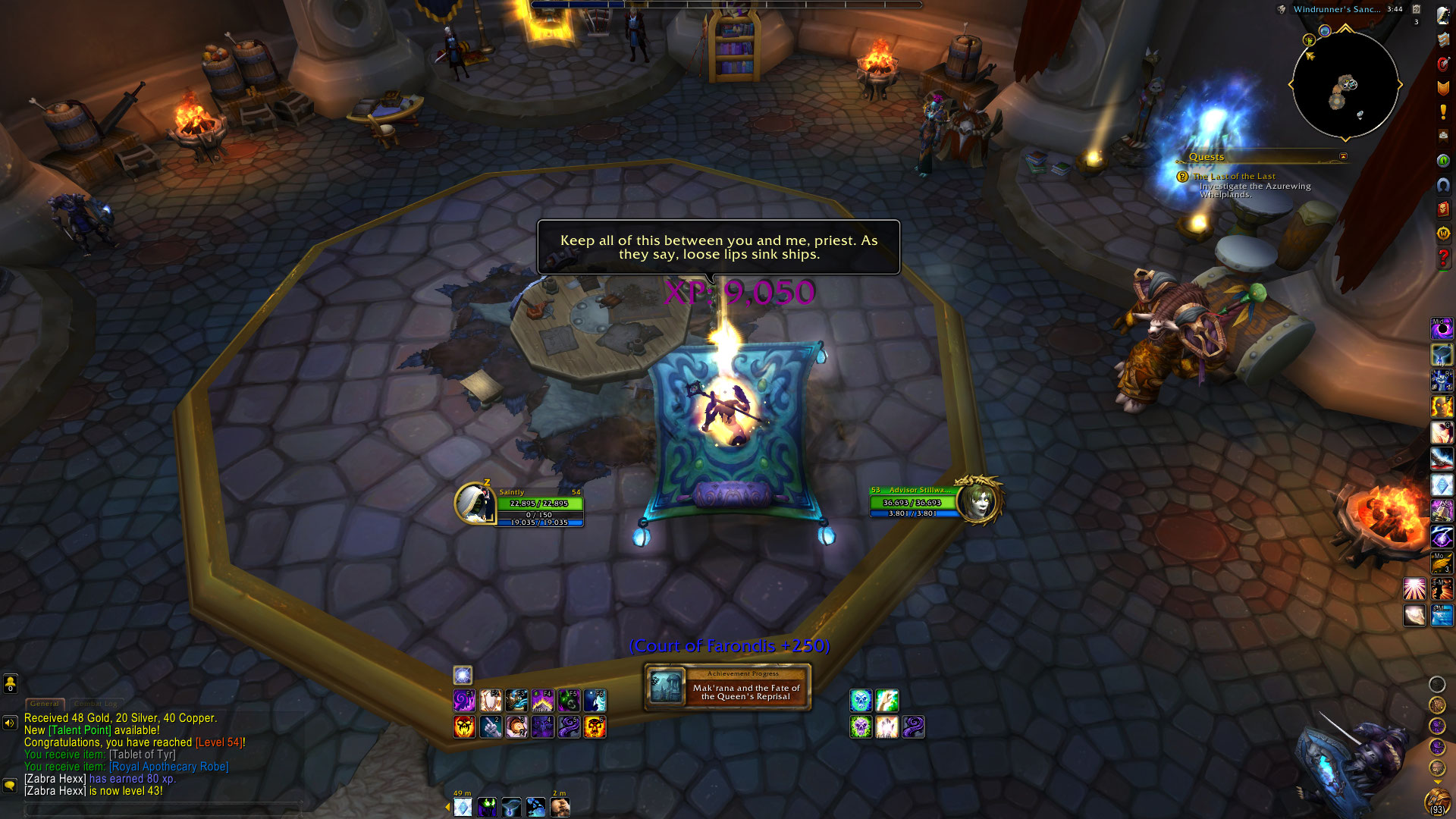Image resolution: width=1456 pixels, height=819 pixels.
Task: Collapse the Quests tracker header
Action: tap(1343, 157)
